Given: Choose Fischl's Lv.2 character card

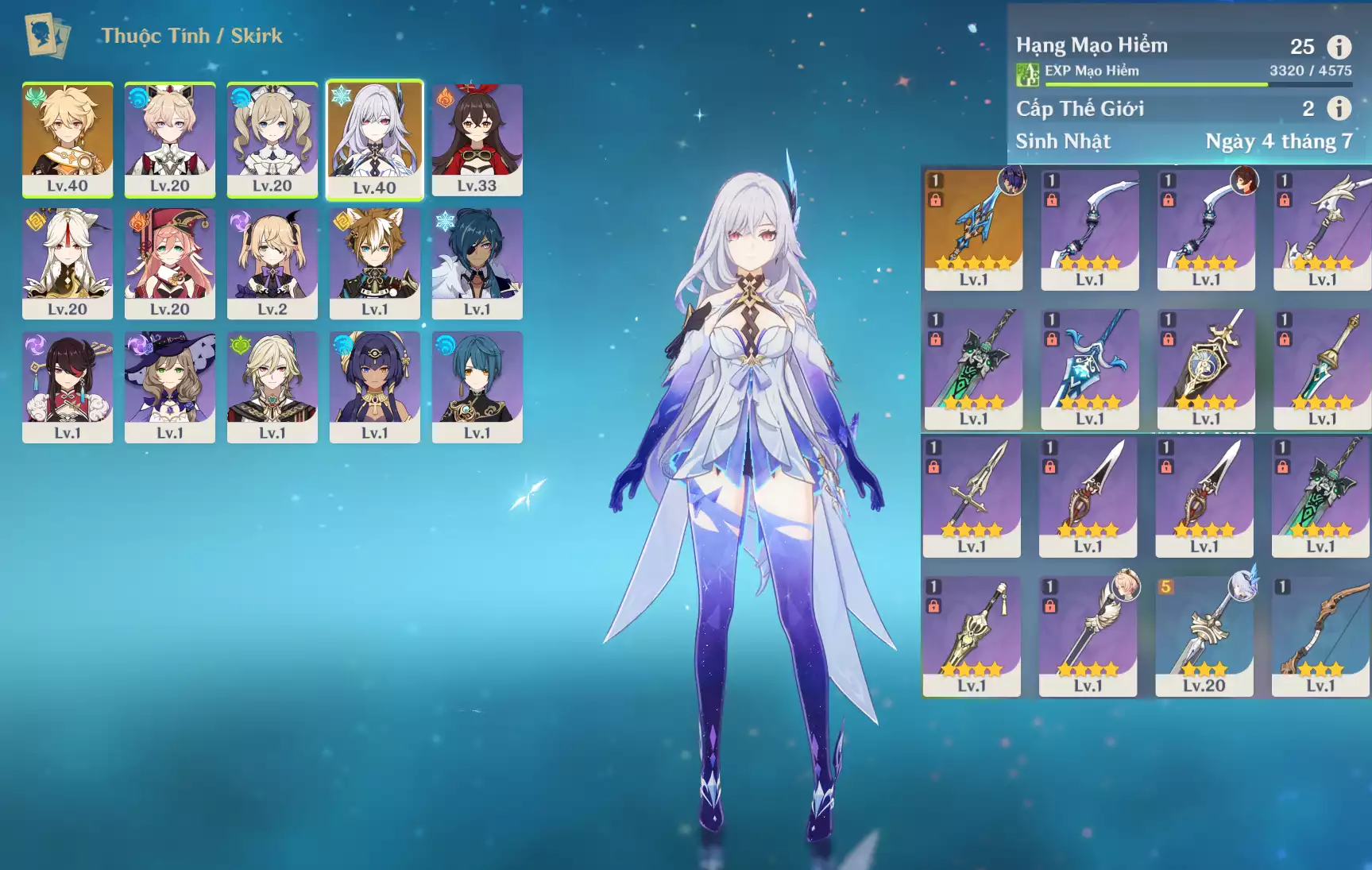Looking at the screenshot, I should tap(272, 264).
